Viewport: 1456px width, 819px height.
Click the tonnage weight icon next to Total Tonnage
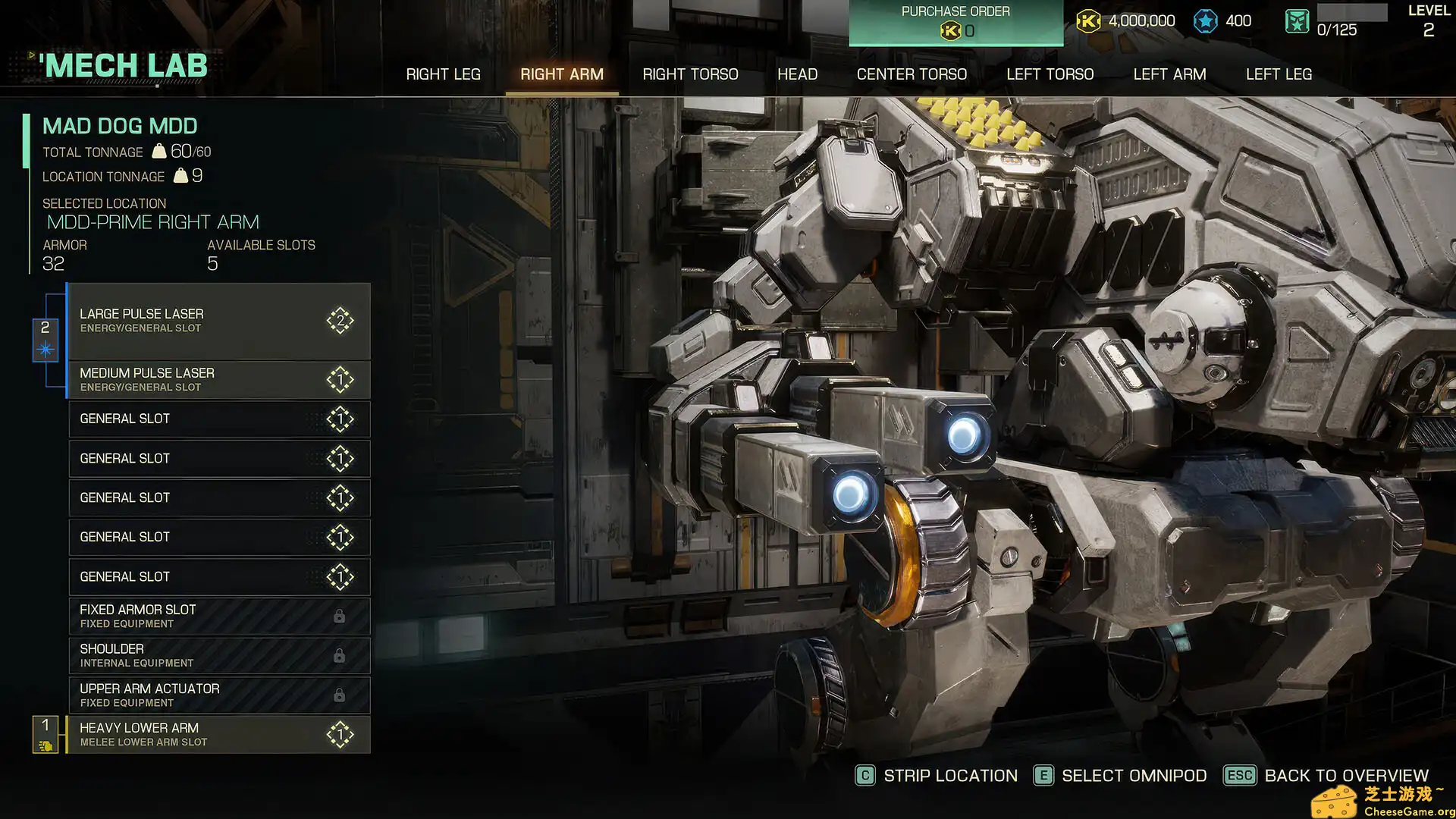point(158,152)
